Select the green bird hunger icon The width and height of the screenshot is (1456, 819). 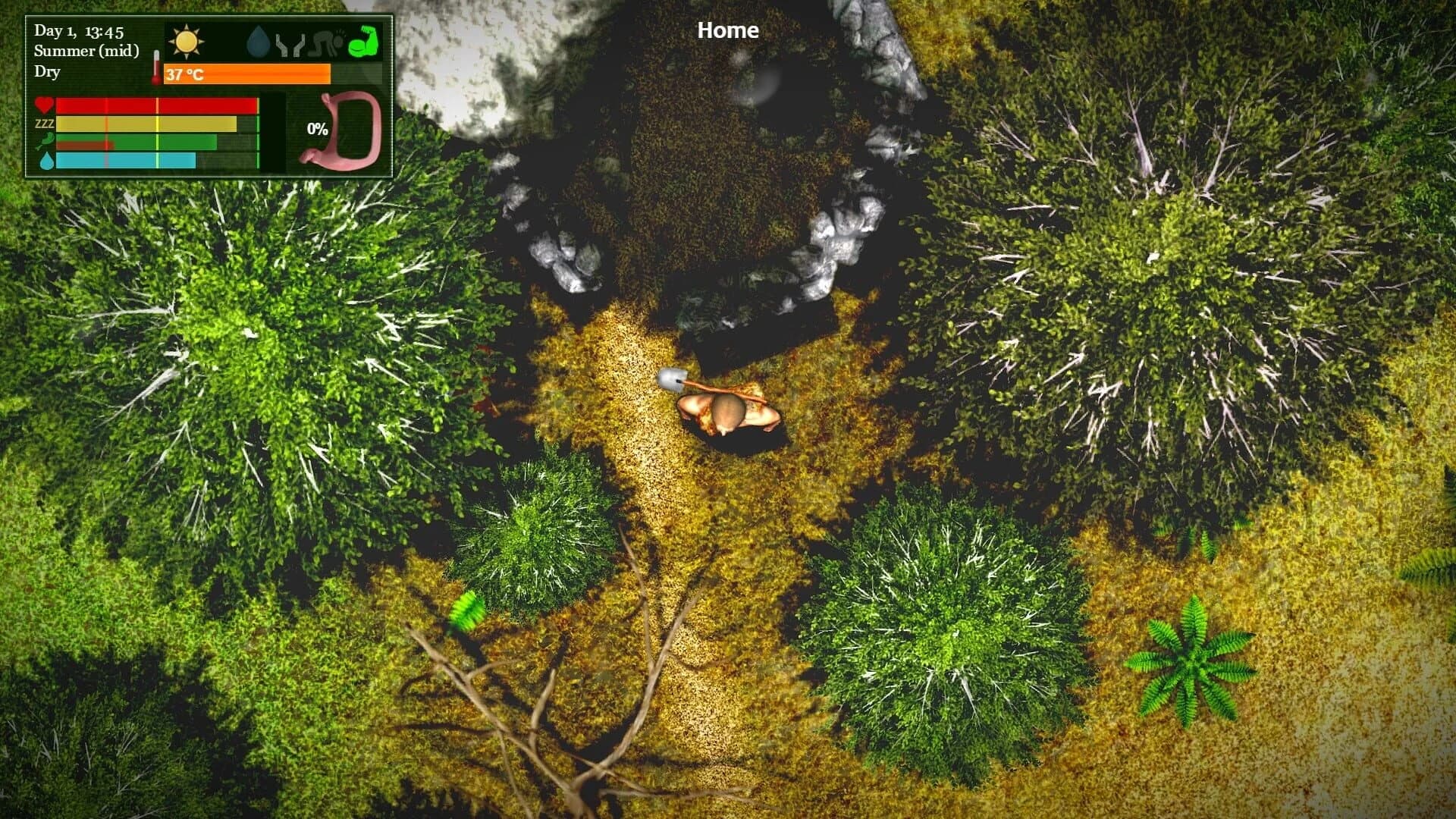tap(44, 142)
